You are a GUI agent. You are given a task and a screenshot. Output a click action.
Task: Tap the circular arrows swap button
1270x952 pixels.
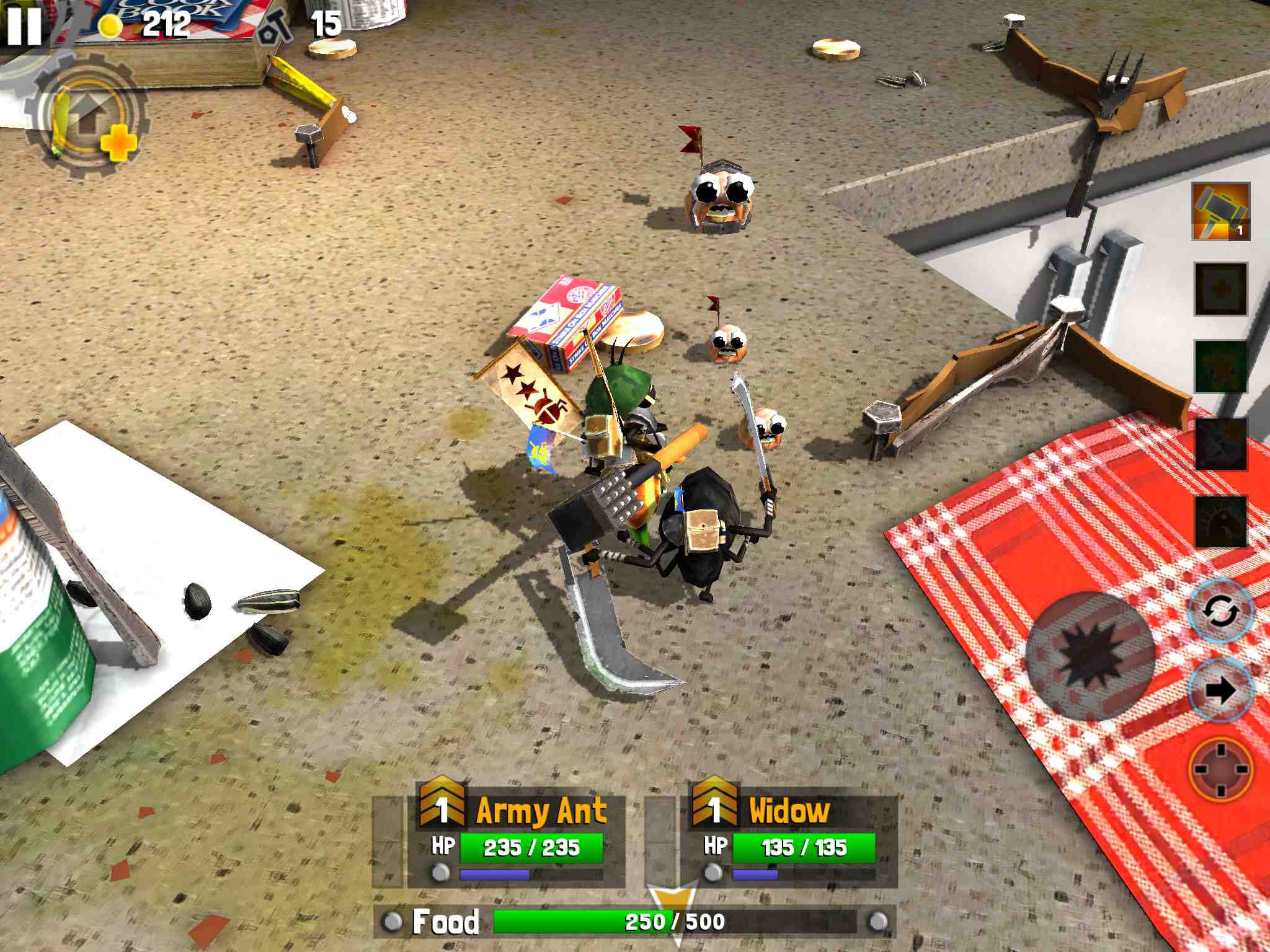pyautogui.click(x=1220, y=612)
